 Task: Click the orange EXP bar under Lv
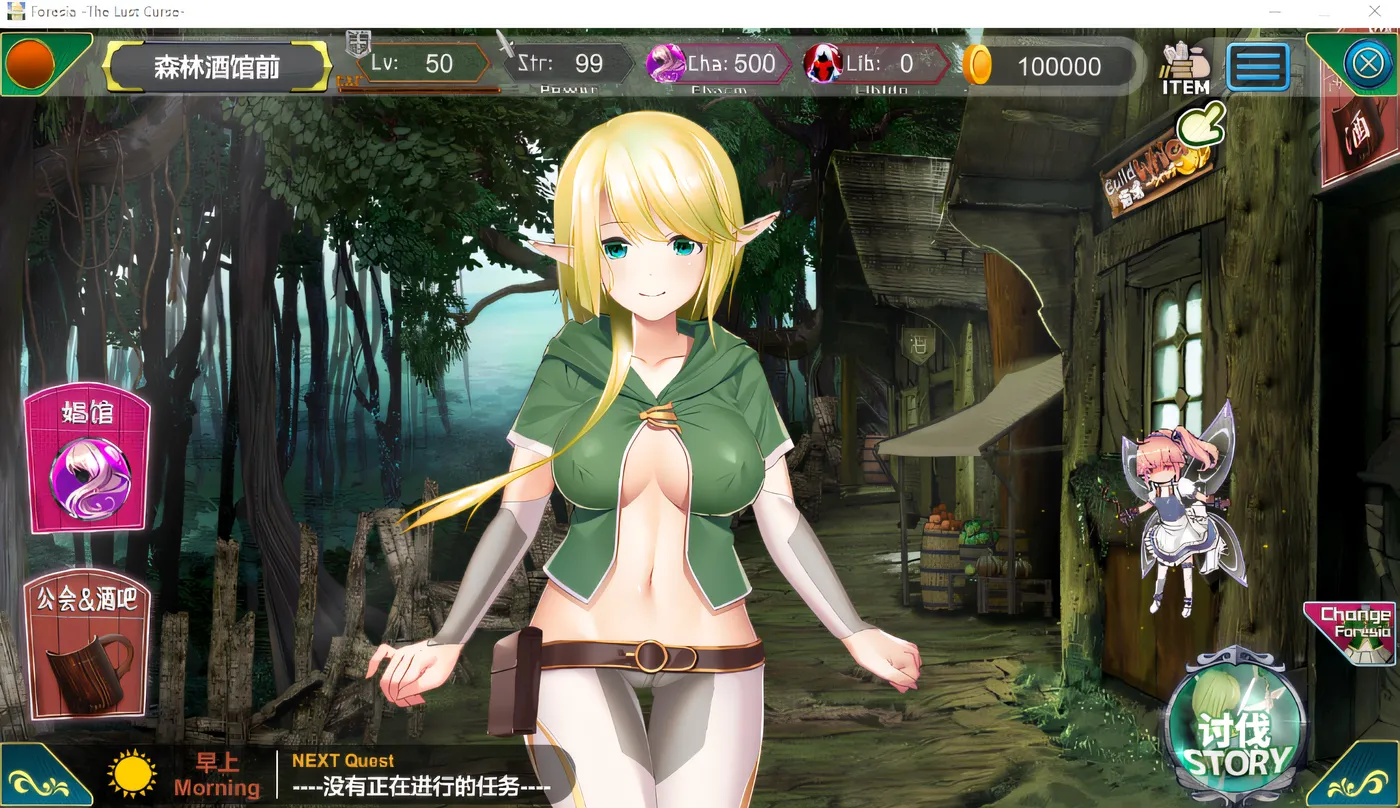(420, 88)
